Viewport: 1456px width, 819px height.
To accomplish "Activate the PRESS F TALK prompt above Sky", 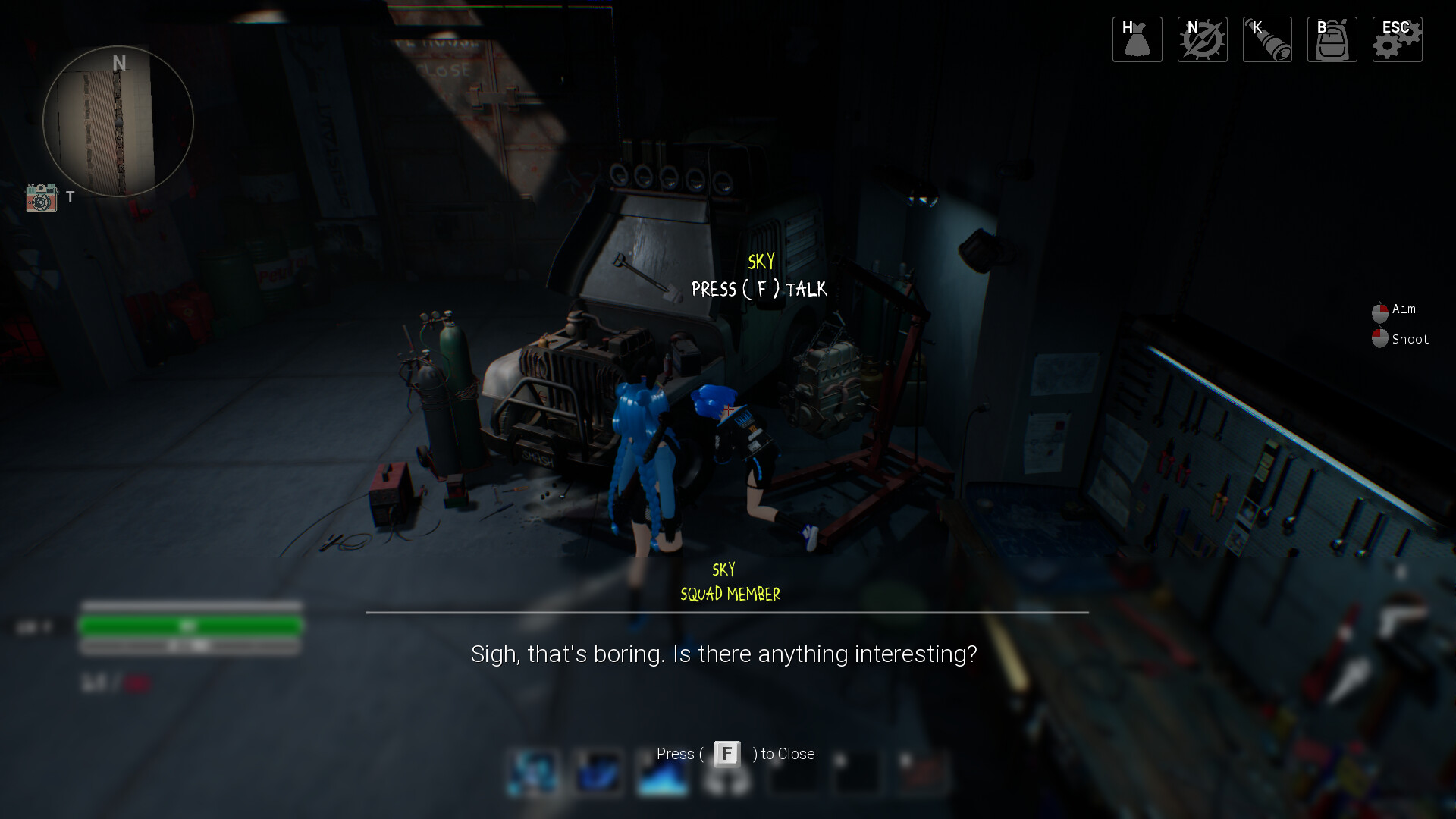I will (x=759, y=289).
